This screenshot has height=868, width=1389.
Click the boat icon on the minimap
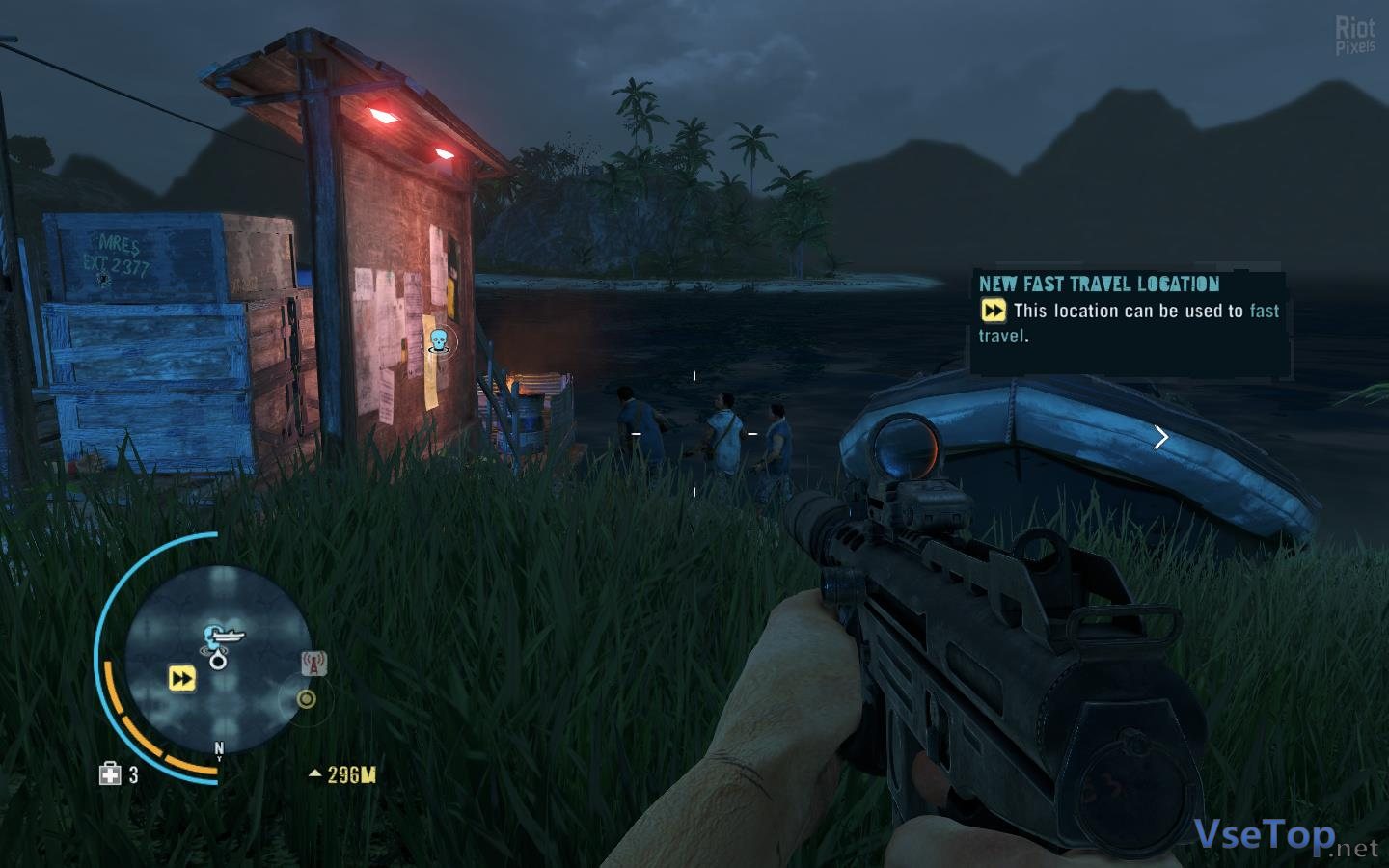tap(219, 636)
